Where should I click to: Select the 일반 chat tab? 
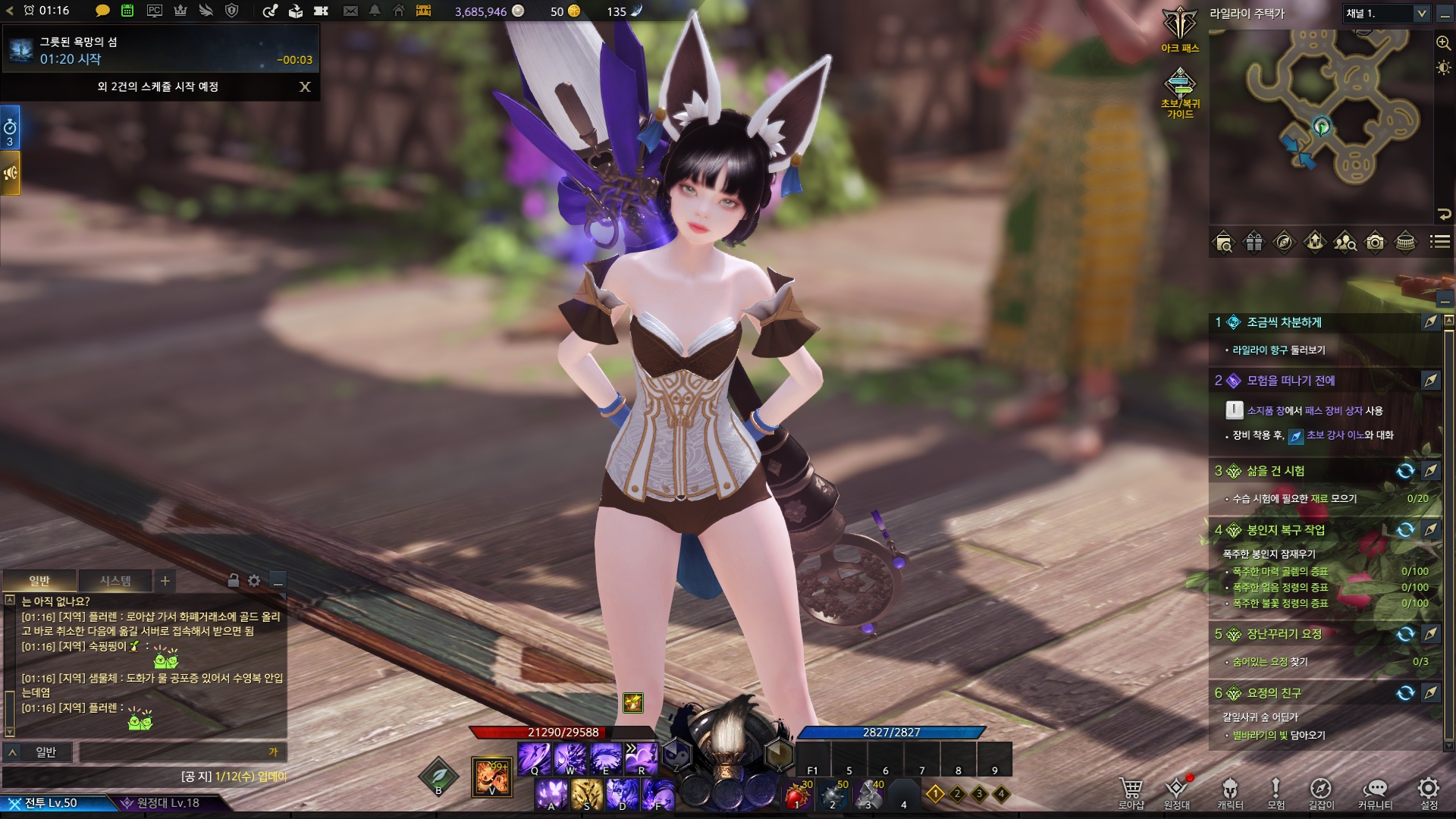[39, 581]
